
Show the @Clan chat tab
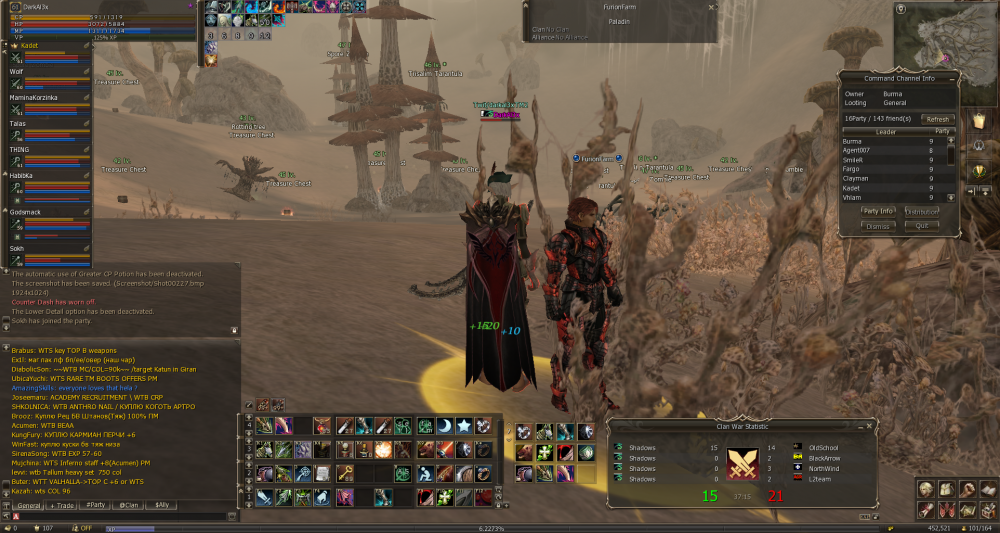click(x=128, y=505)
